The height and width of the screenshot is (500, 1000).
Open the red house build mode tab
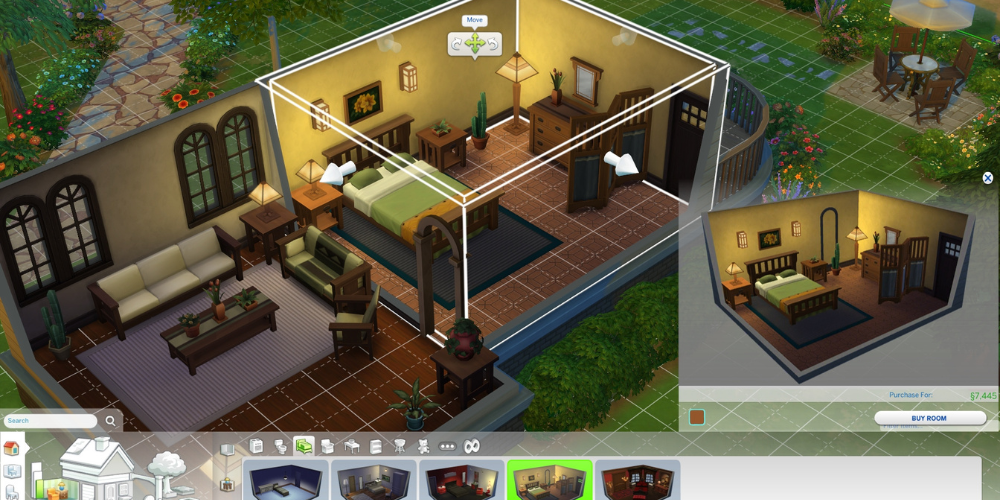12,448
